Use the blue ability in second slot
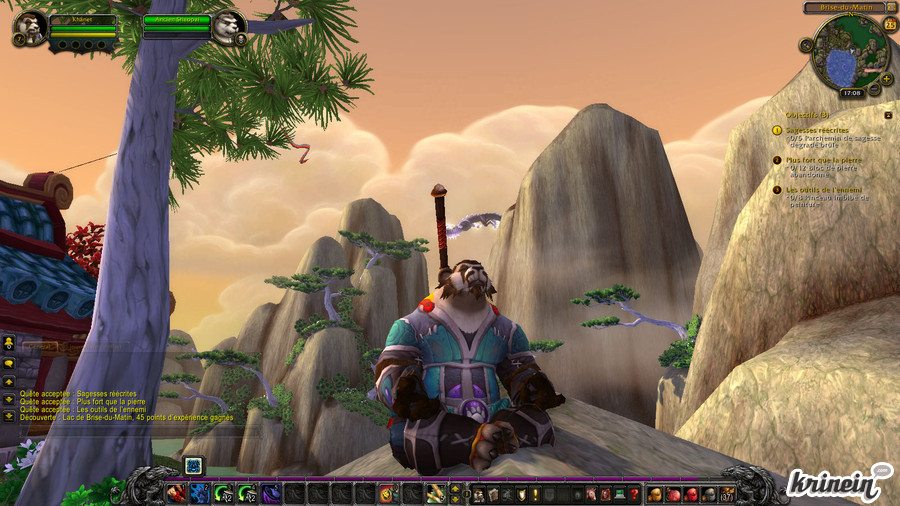Screen dimensions: 900x506 pos(199,493)
